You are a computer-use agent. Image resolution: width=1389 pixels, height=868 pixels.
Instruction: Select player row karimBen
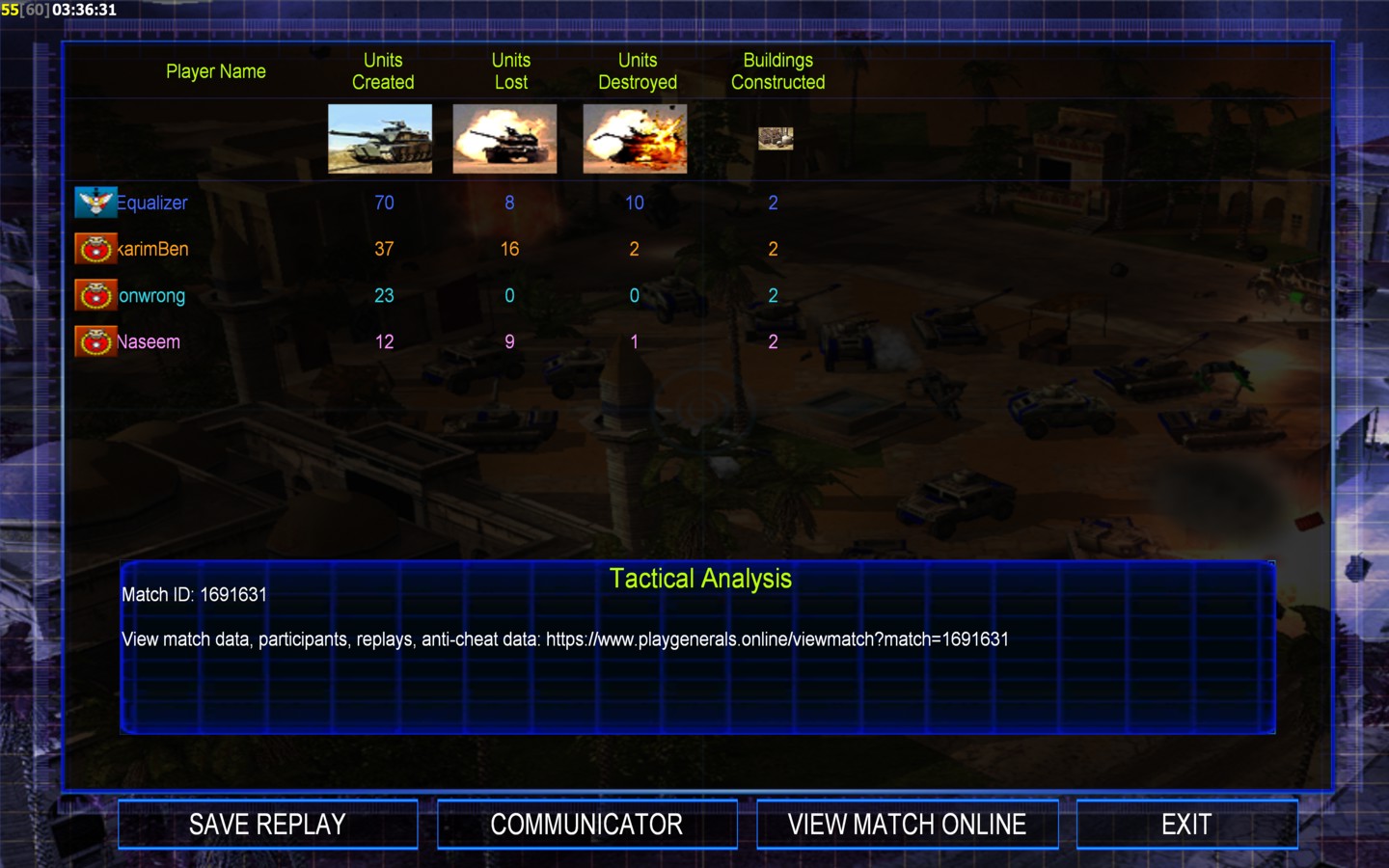pos(152,249)
